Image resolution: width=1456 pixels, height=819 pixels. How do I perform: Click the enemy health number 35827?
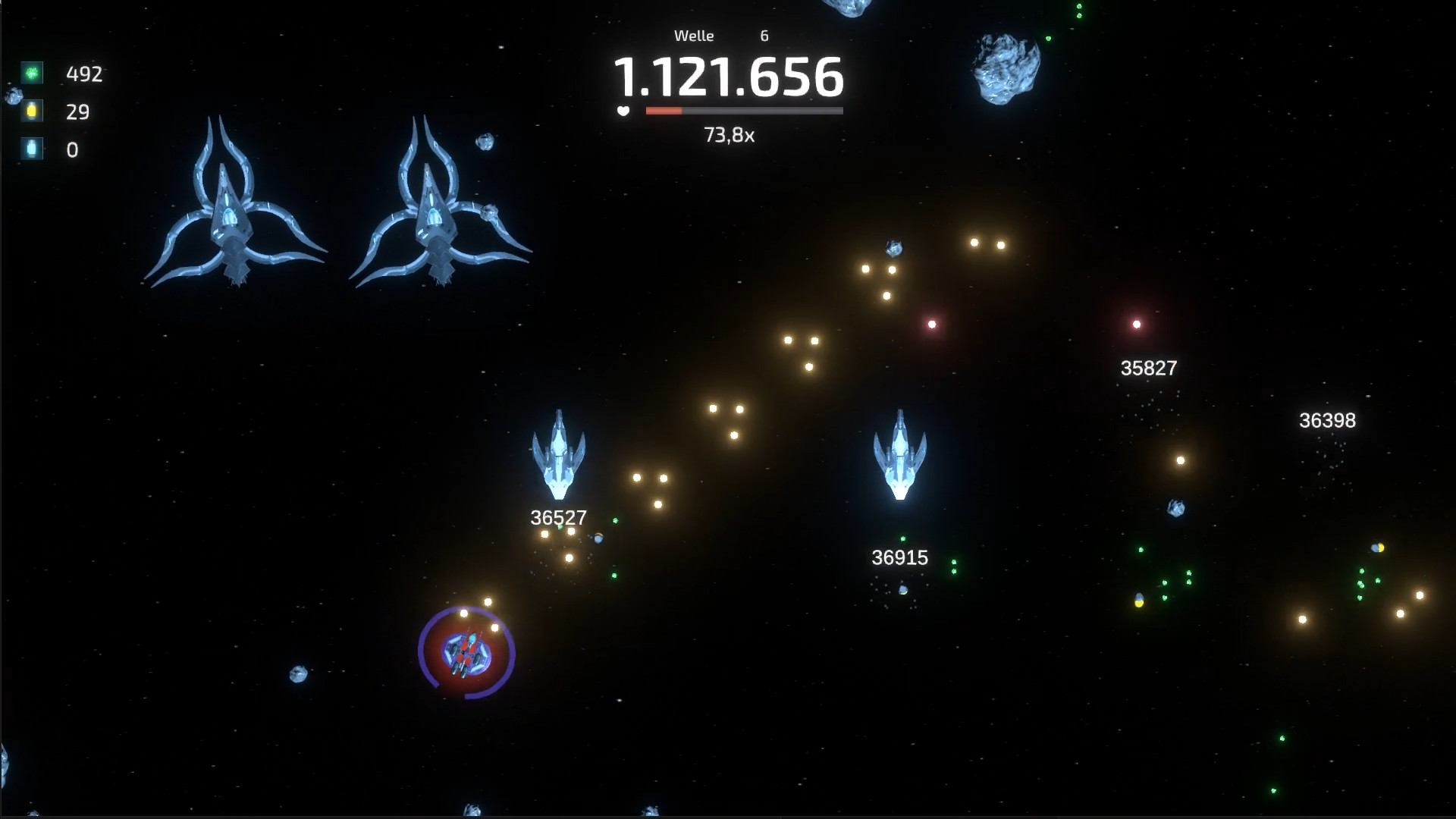pyautogui.click(x=1148, y=369)
